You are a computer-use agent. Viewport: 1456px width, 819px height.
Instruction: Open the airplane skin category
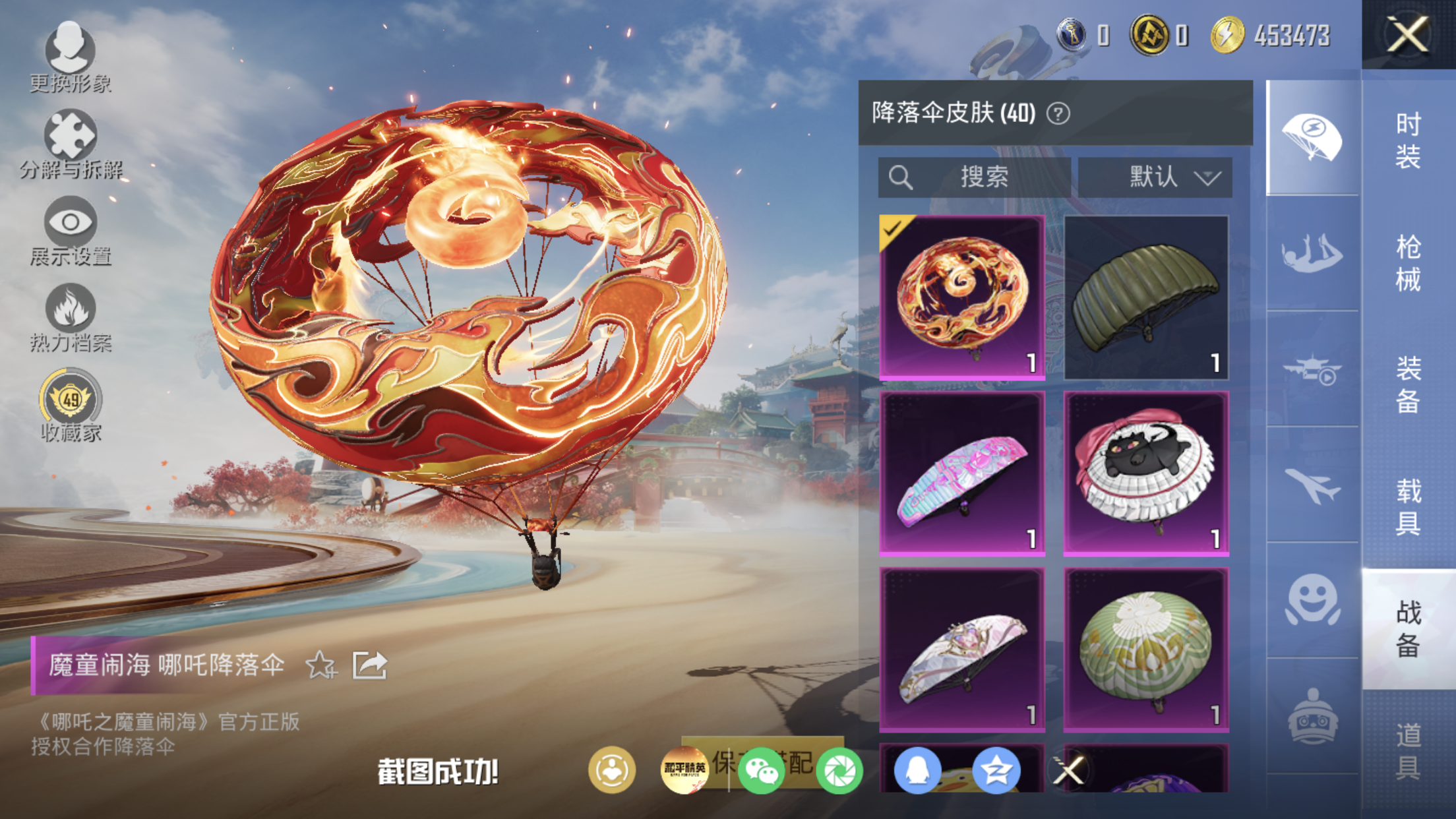[x=1312, y=487]
